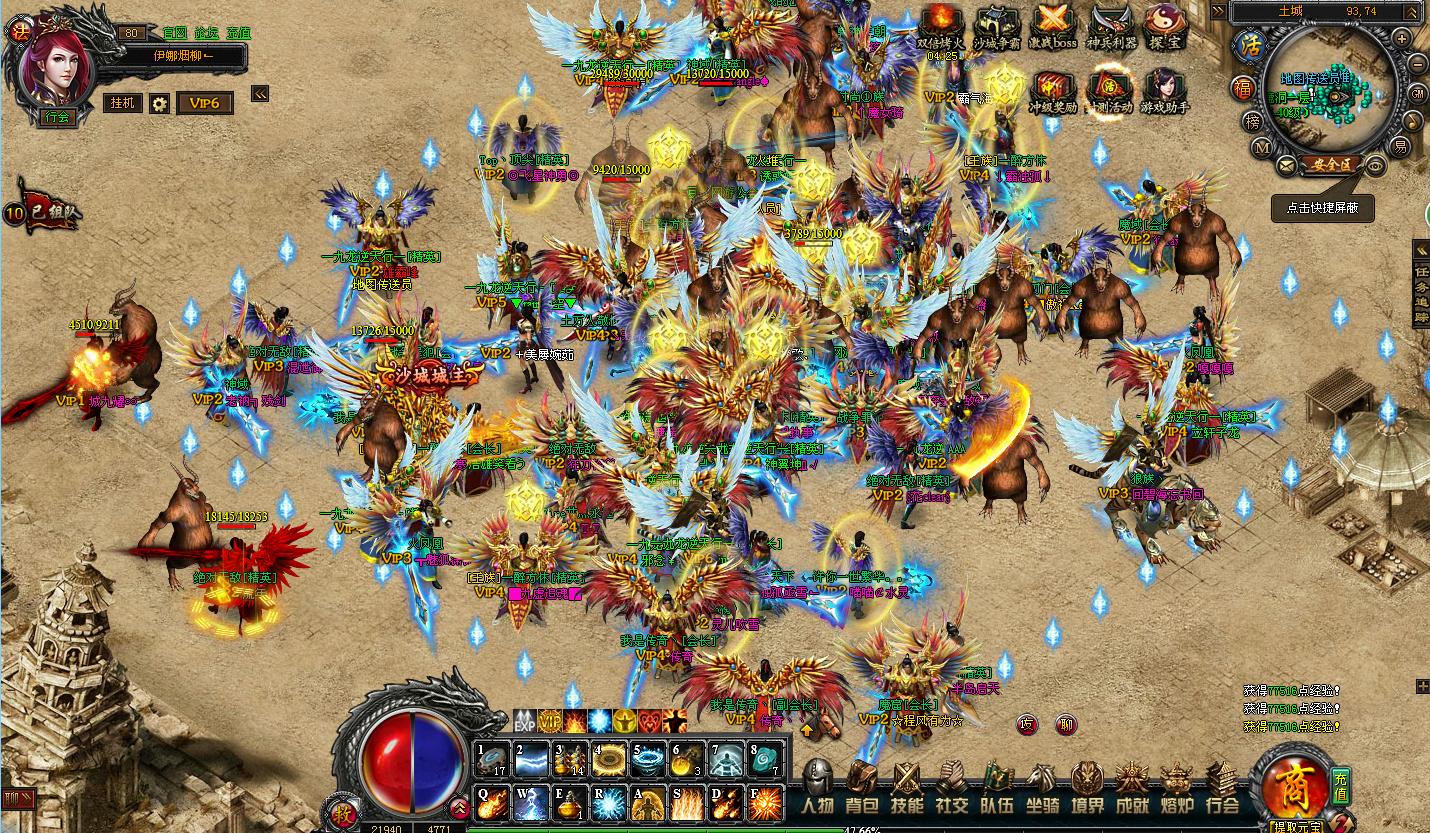Click the green 充值 recharge button
Image resolution: width=1430 pixels, height=833 pixels.
coord(1341,783)
